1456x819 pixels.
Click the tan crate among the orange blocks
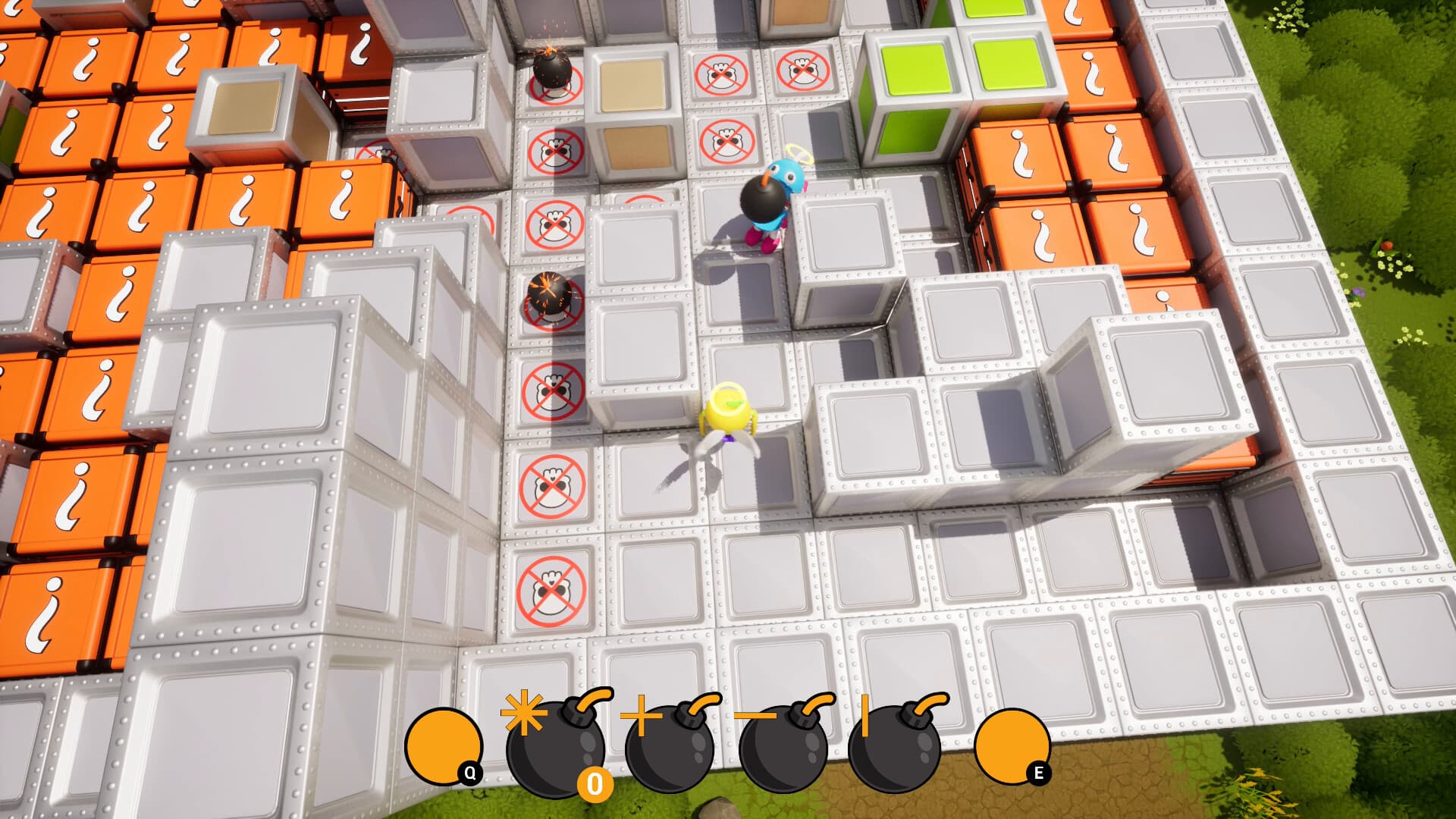243,106
